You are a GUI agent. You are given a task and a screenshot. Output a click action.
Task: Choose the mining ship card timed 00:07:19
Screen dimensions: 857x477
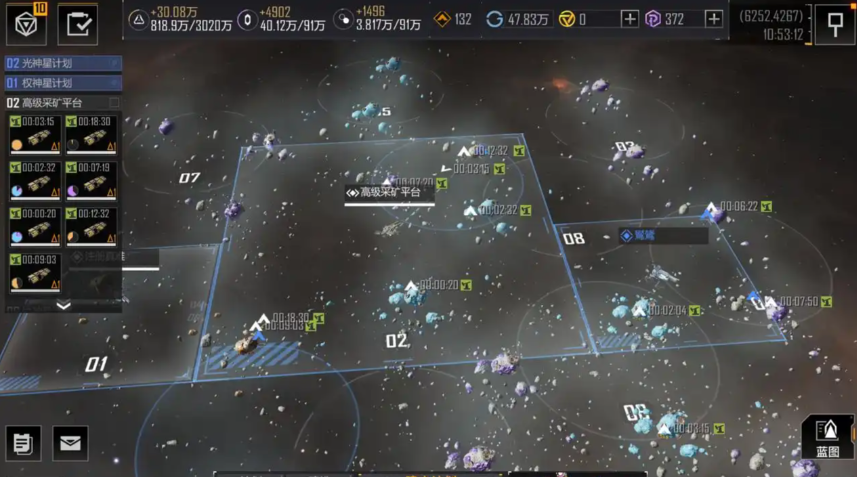click(x=92, y=181)
